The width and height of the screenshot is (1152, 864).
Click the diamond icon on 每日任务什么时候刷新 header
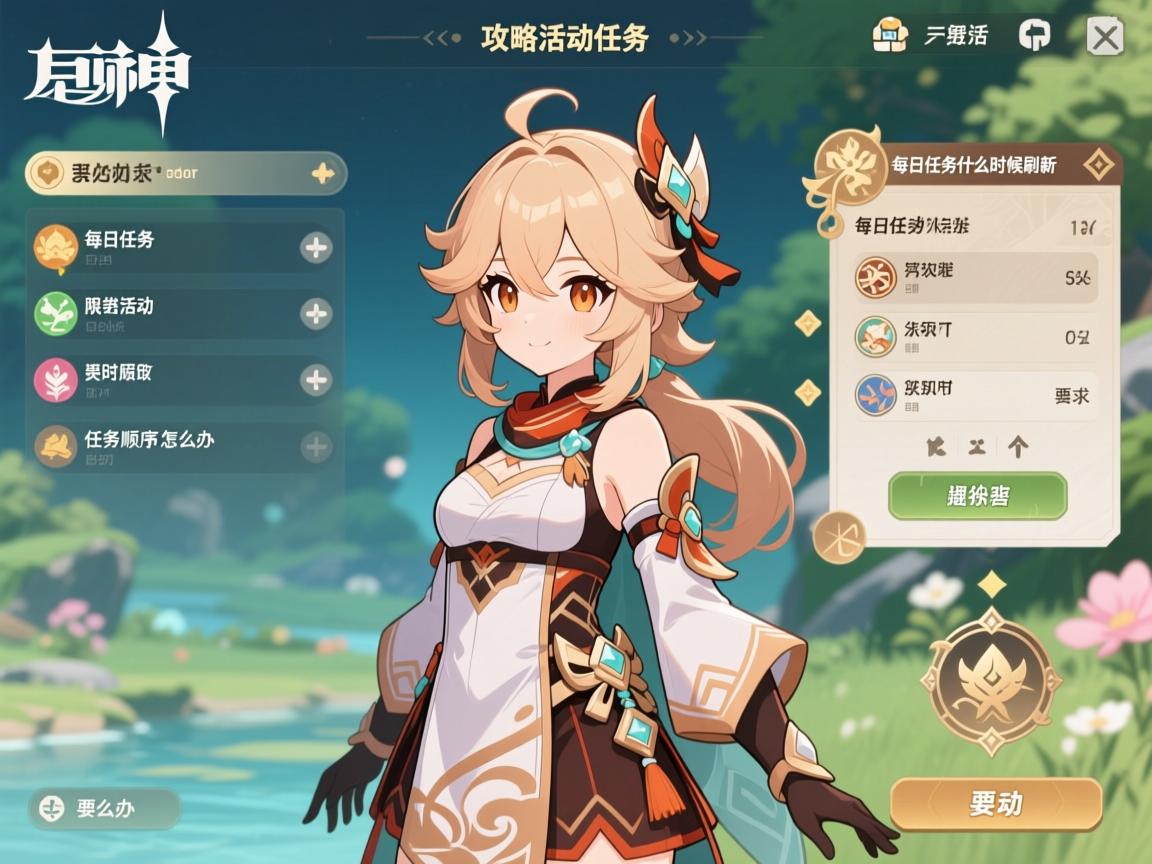[x=1099, y=165]
